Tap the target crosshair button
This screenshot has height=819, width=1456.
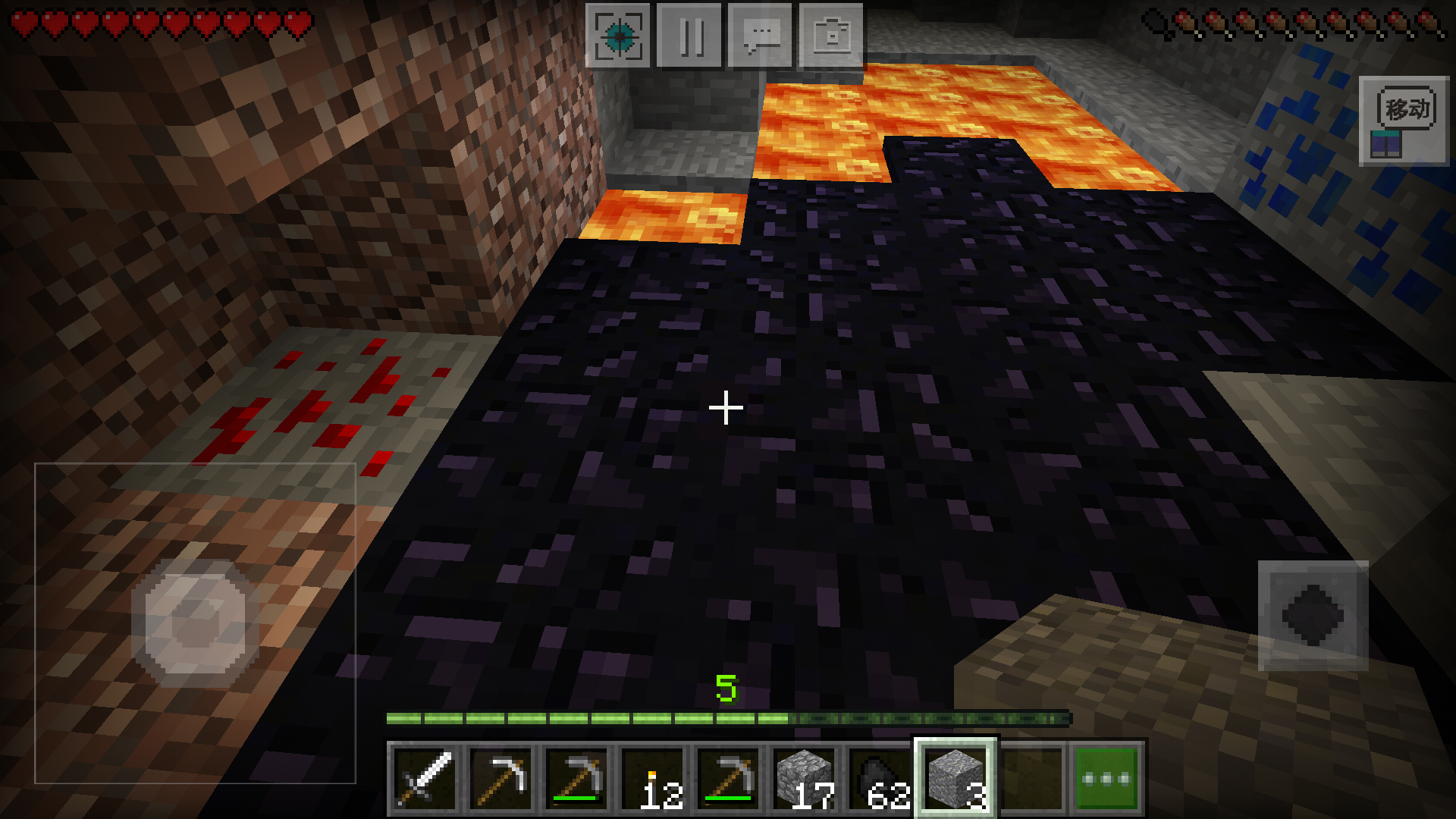[618, 36]
